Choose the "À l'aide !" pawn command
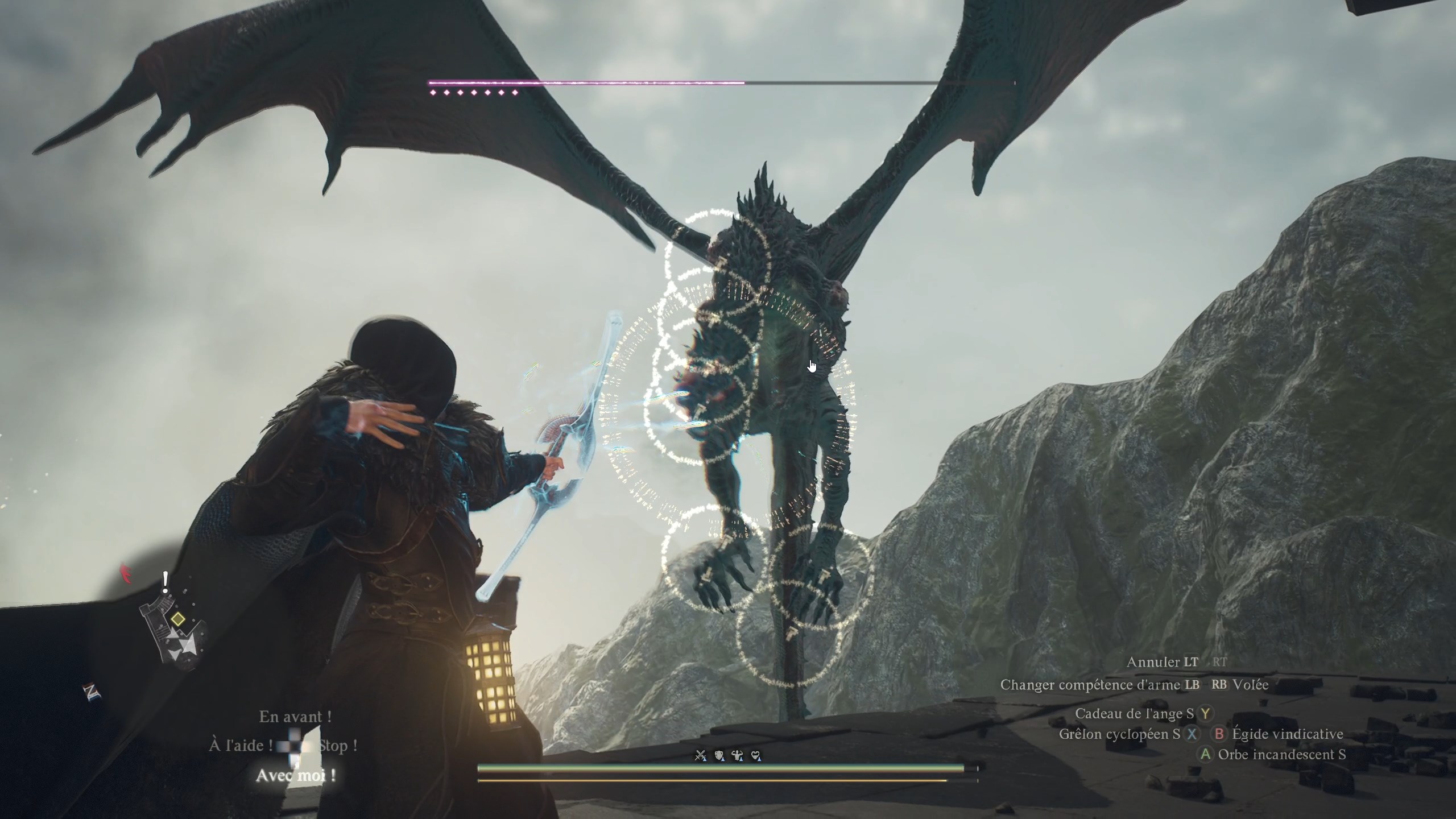 pyautogui.click(x=239, y=746)
